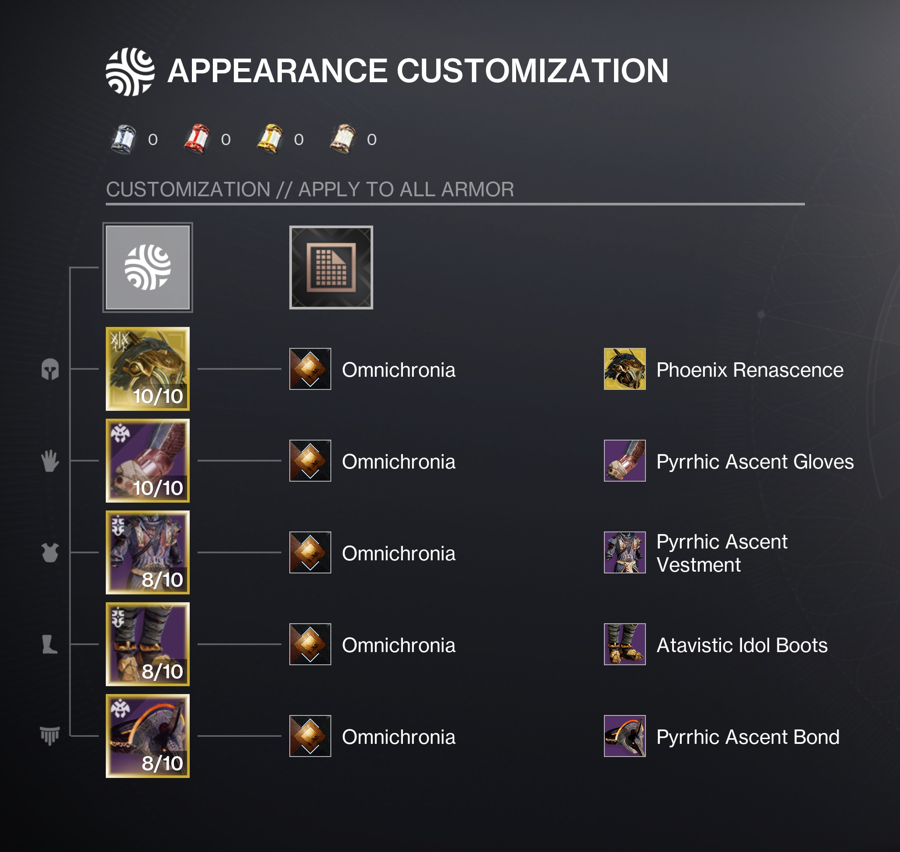Open the Phoenix Renascence ornament
This screenshot has height=852, width=900.
tap(625, 369)
